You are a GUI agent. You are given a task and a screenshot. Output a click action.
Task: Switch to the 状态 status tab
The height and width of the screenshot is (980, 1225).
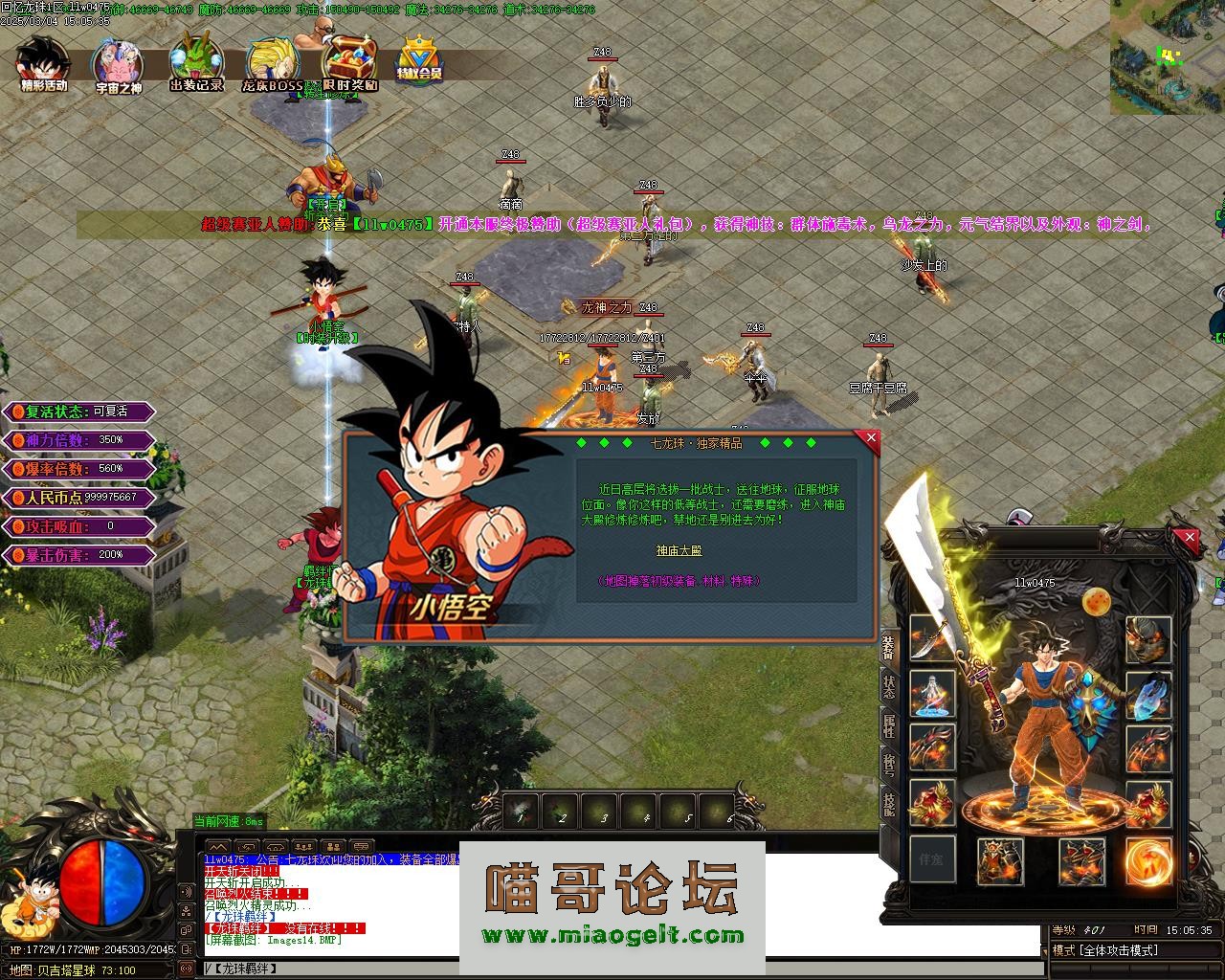(x=889, y=686)
